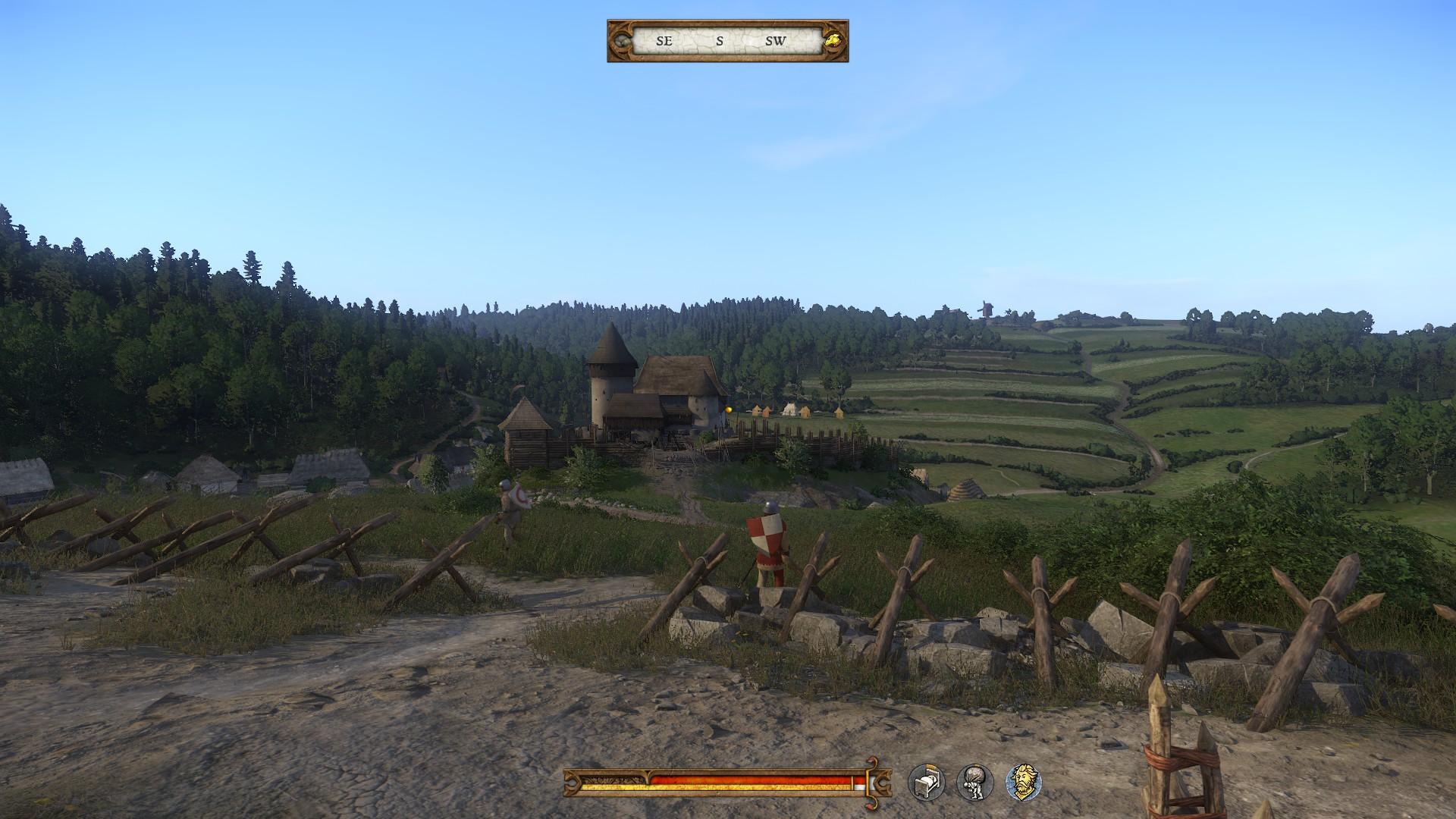Inspect the golden bearded face buff icon
The width and height of the screenshot is (1456, 819).
tap(1023, 782)
